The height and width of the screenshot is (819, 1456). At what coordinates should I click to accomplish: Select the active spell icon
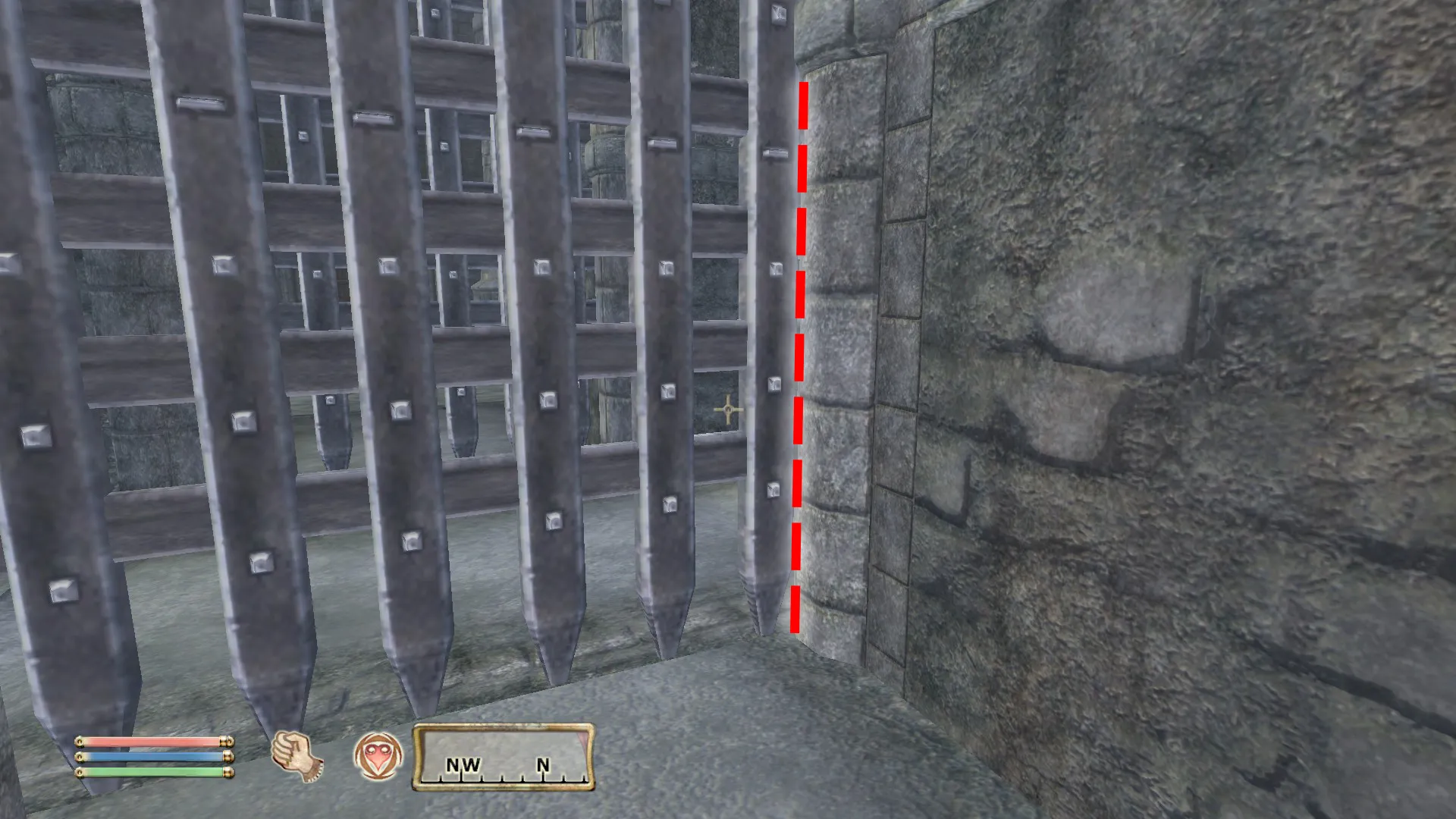378,756
